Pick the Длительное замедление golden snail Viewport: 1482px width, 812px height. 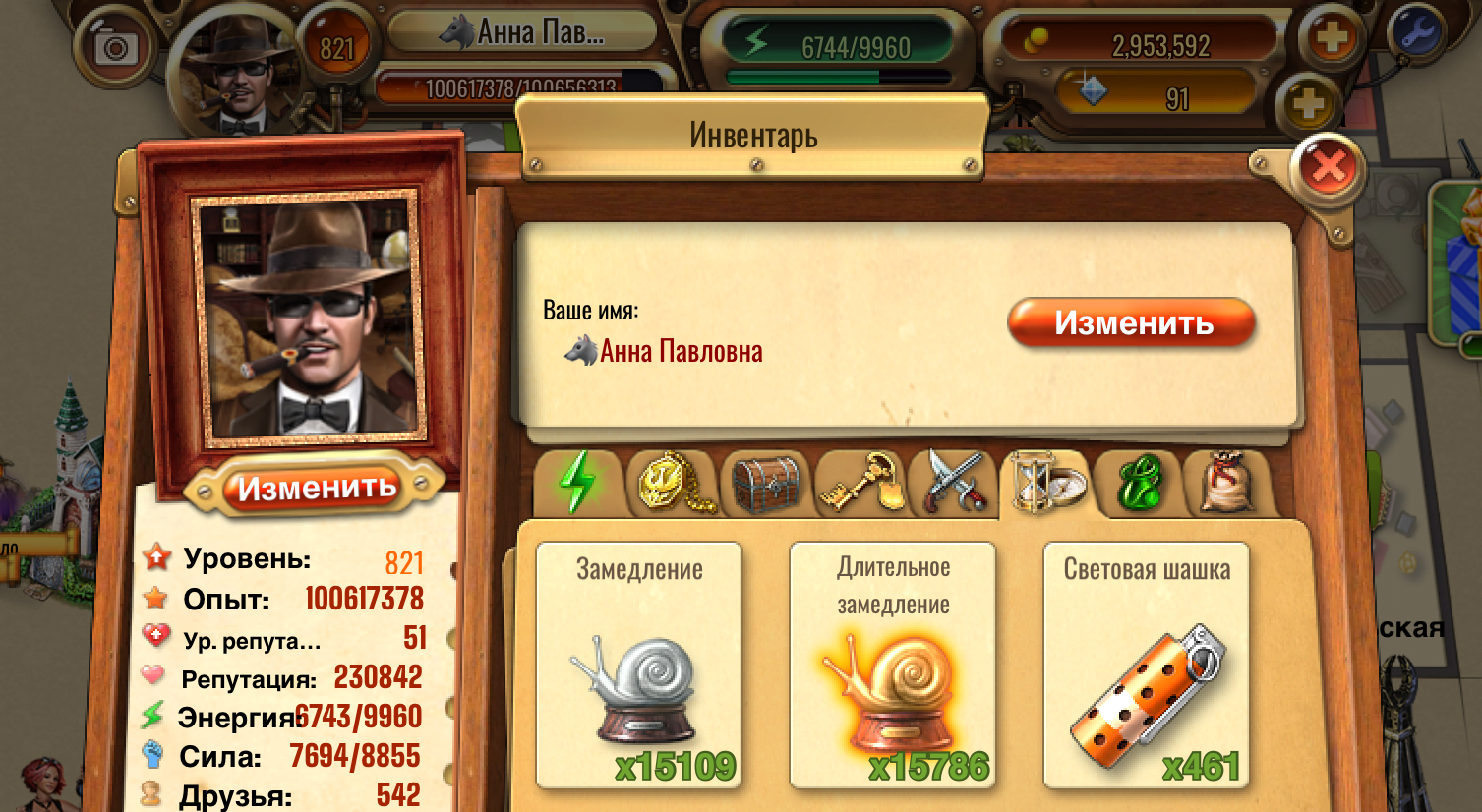893,666
